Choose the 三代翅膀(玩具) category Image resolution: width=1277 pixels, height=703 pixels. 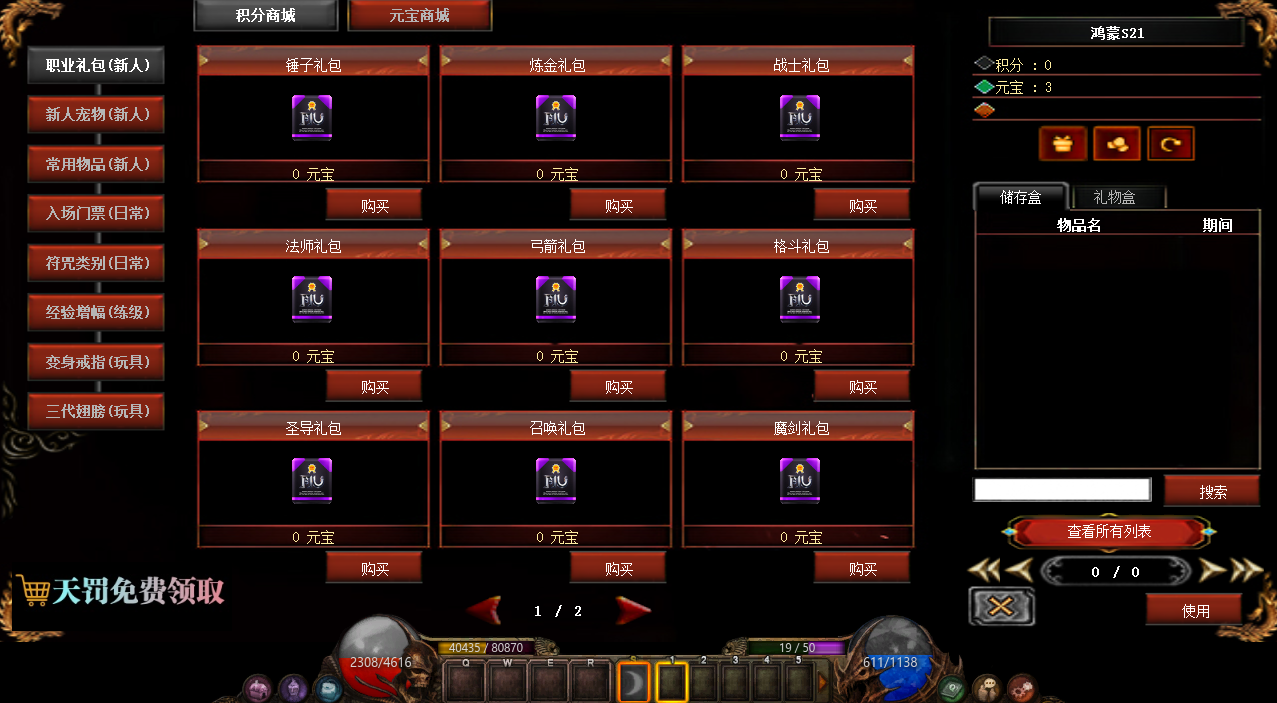tap(97, 411)
